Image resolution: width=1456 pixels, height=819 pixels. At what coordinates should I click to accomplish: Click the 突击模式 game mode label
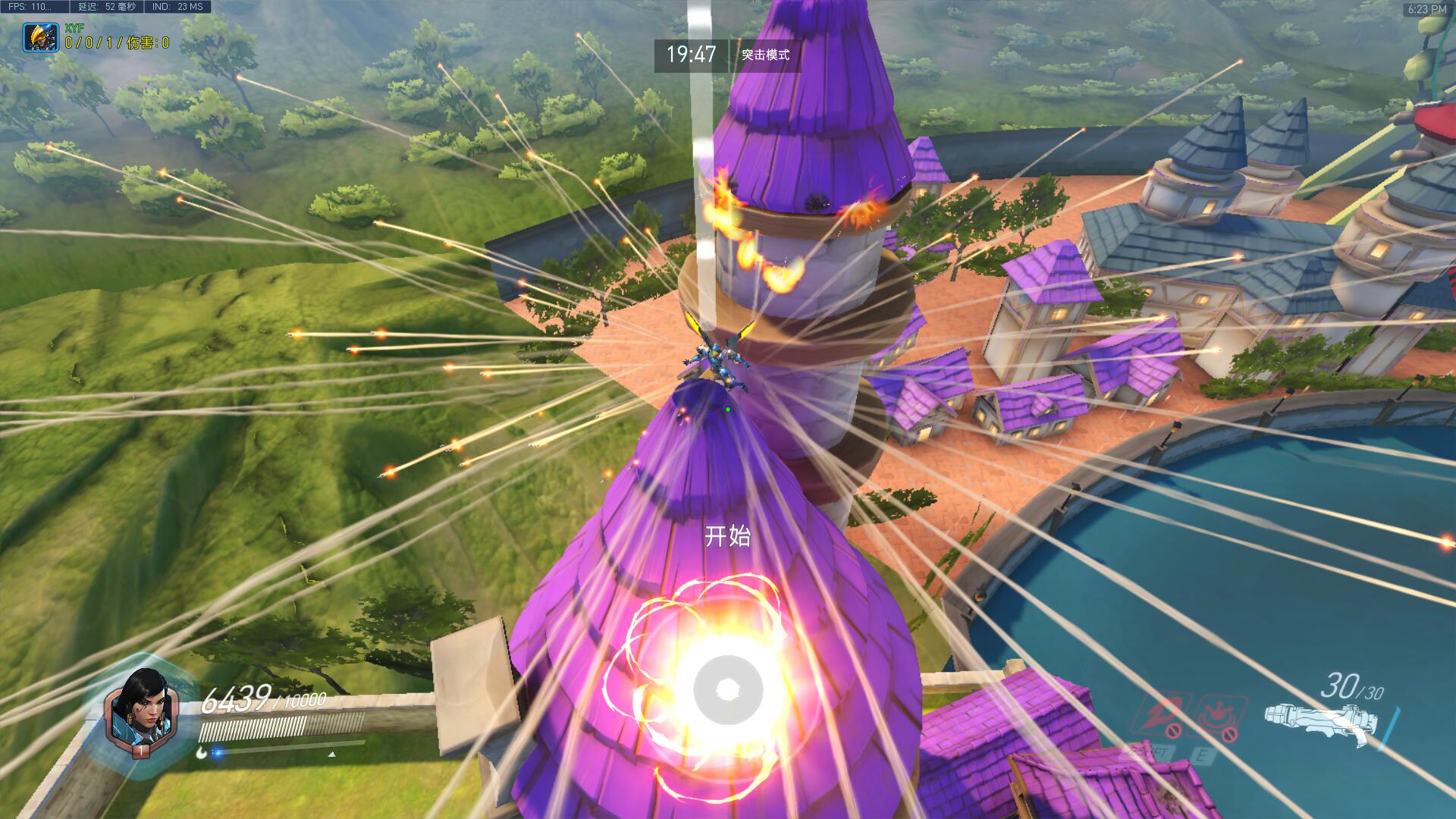pyautogui.click(x=765, y=55)
